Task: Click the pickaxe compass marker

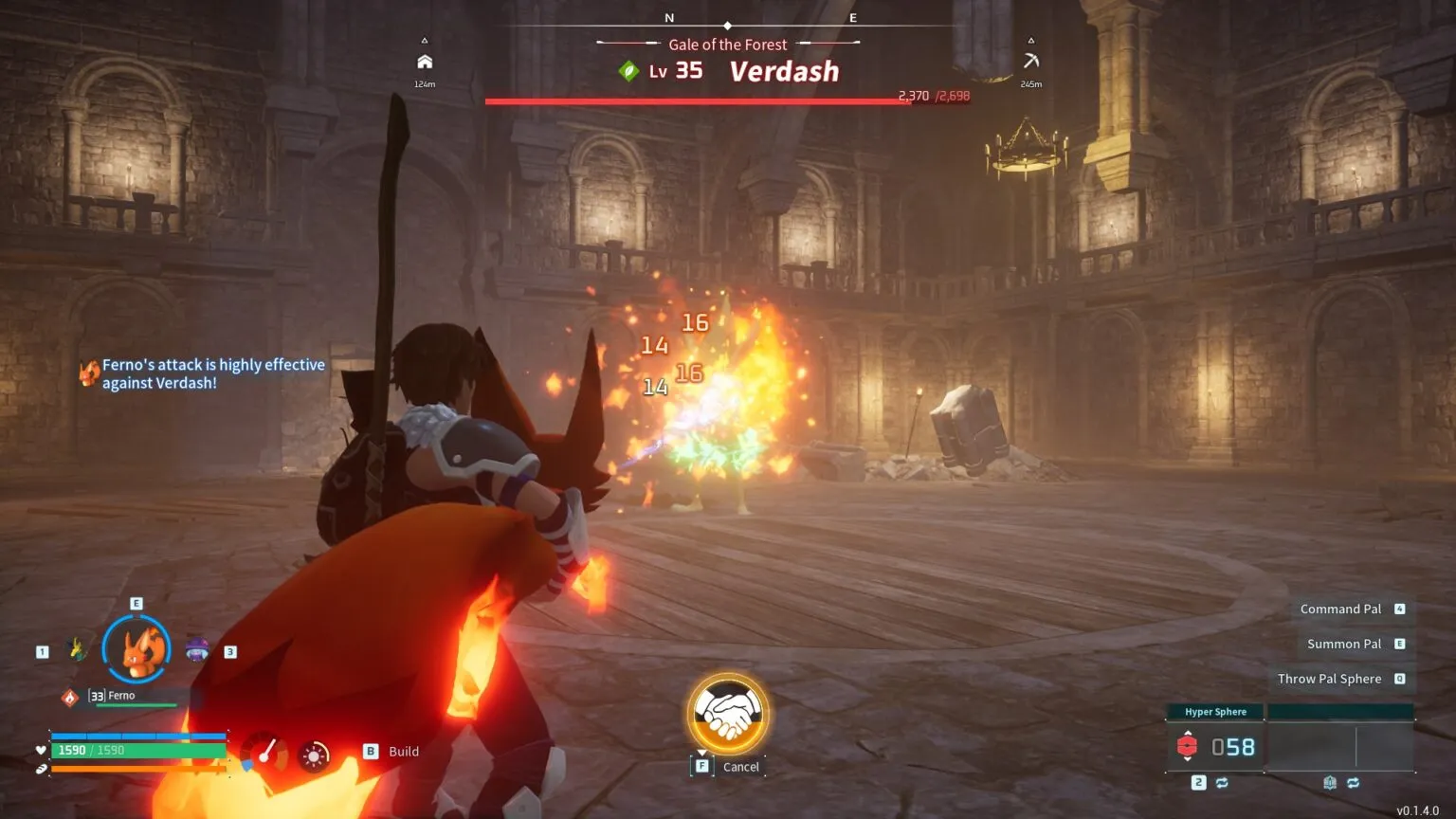Action: pos(1031,62)
